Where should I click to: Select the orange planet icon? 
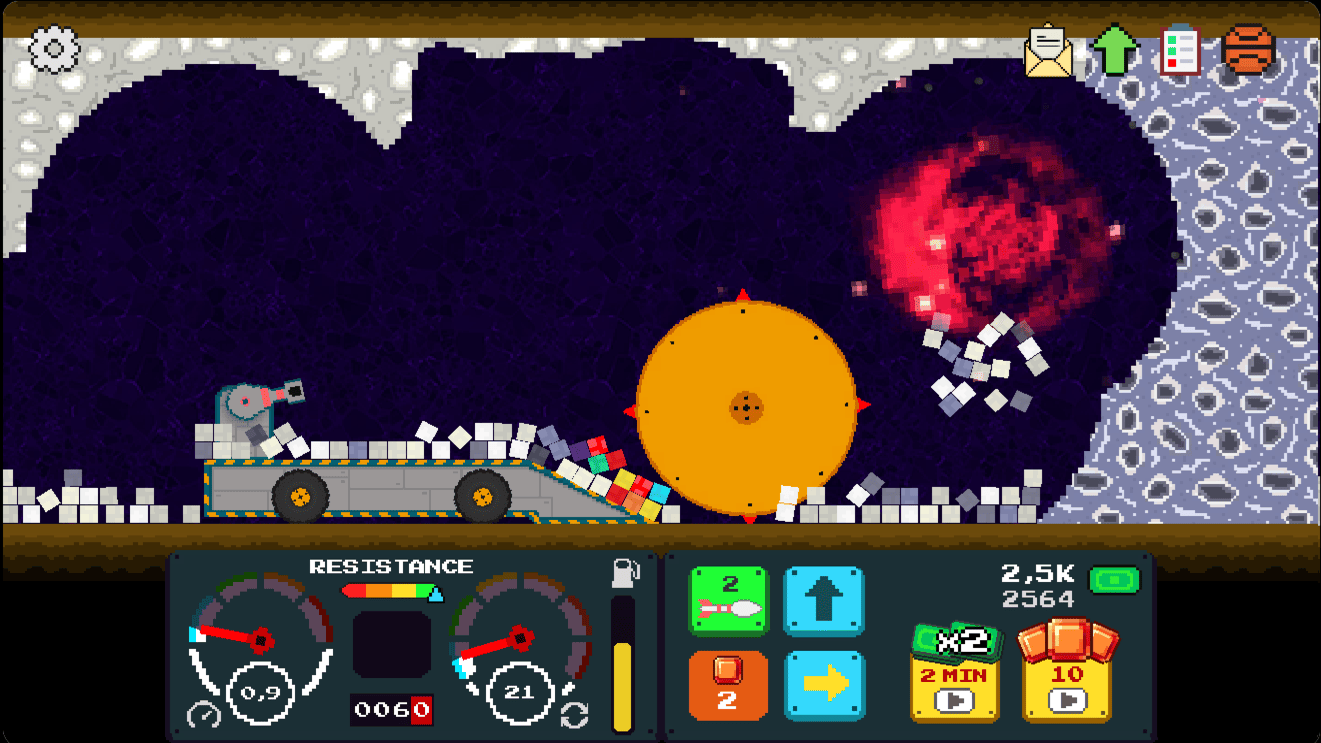point(1249,50)
